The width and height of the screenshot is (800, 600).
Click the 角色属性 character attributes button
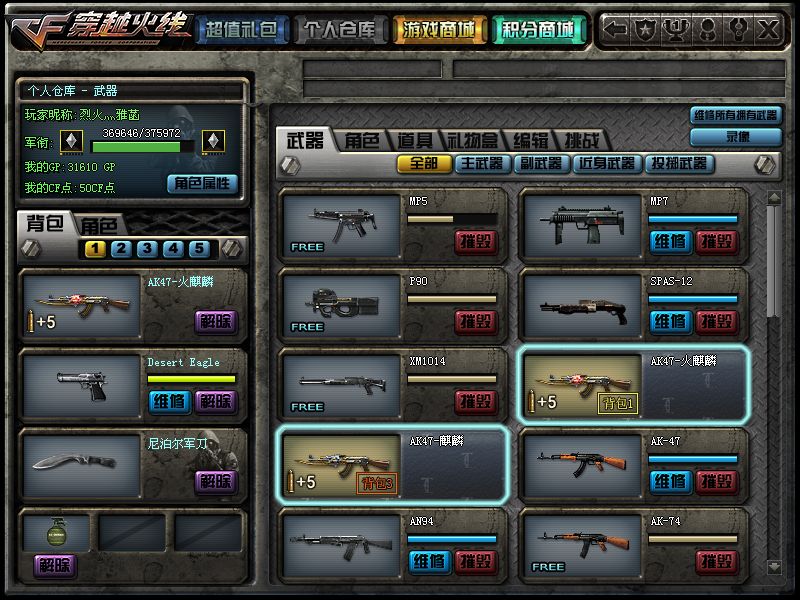[x=202, y=183]
